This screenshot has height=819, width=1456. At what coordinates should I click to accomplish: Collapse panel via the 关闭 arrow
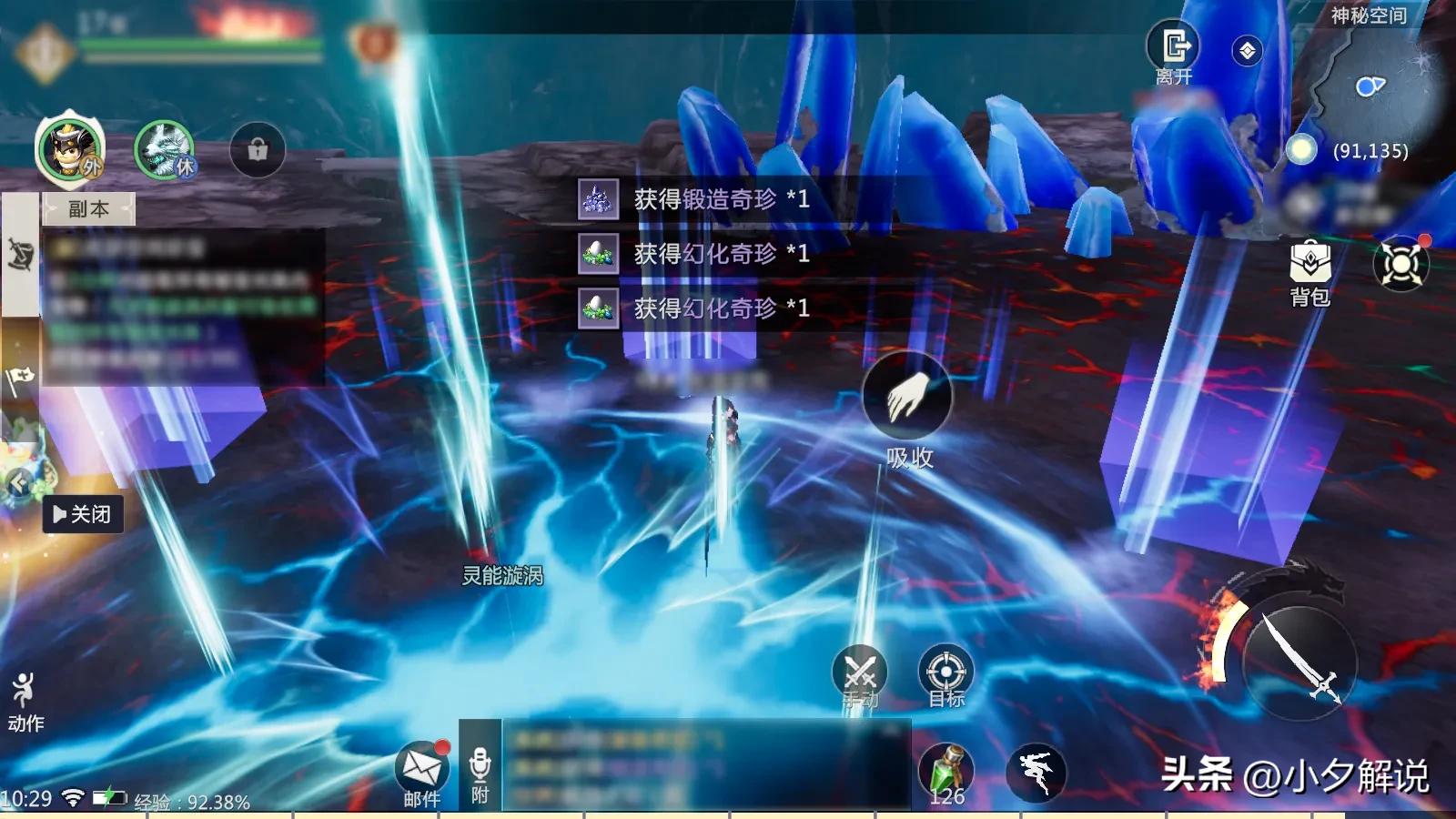[x=83, y=514]
